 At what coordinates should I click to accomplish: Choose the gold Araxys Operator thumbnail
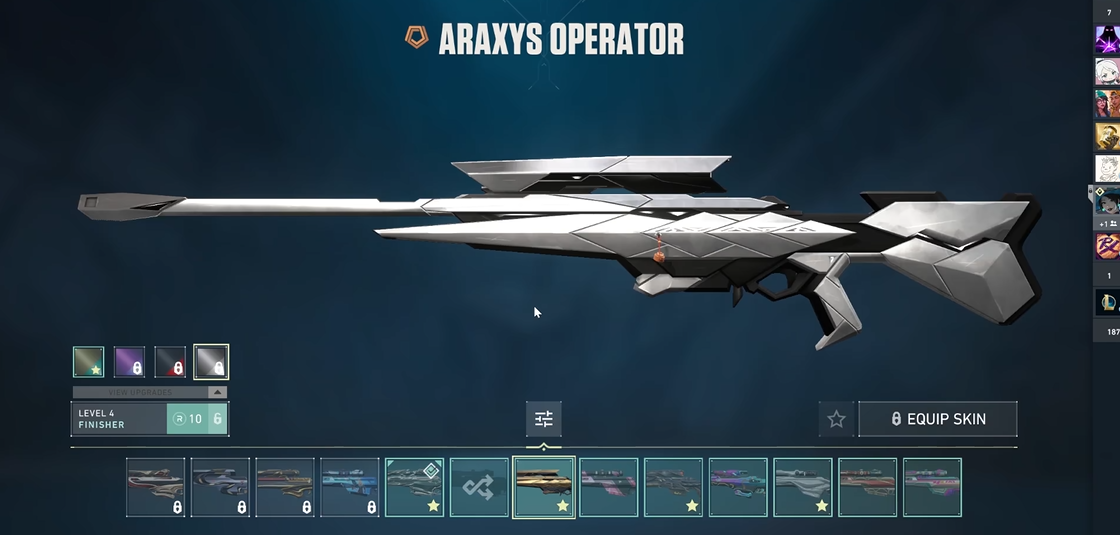pyautogui.click(x=543, y=488)
